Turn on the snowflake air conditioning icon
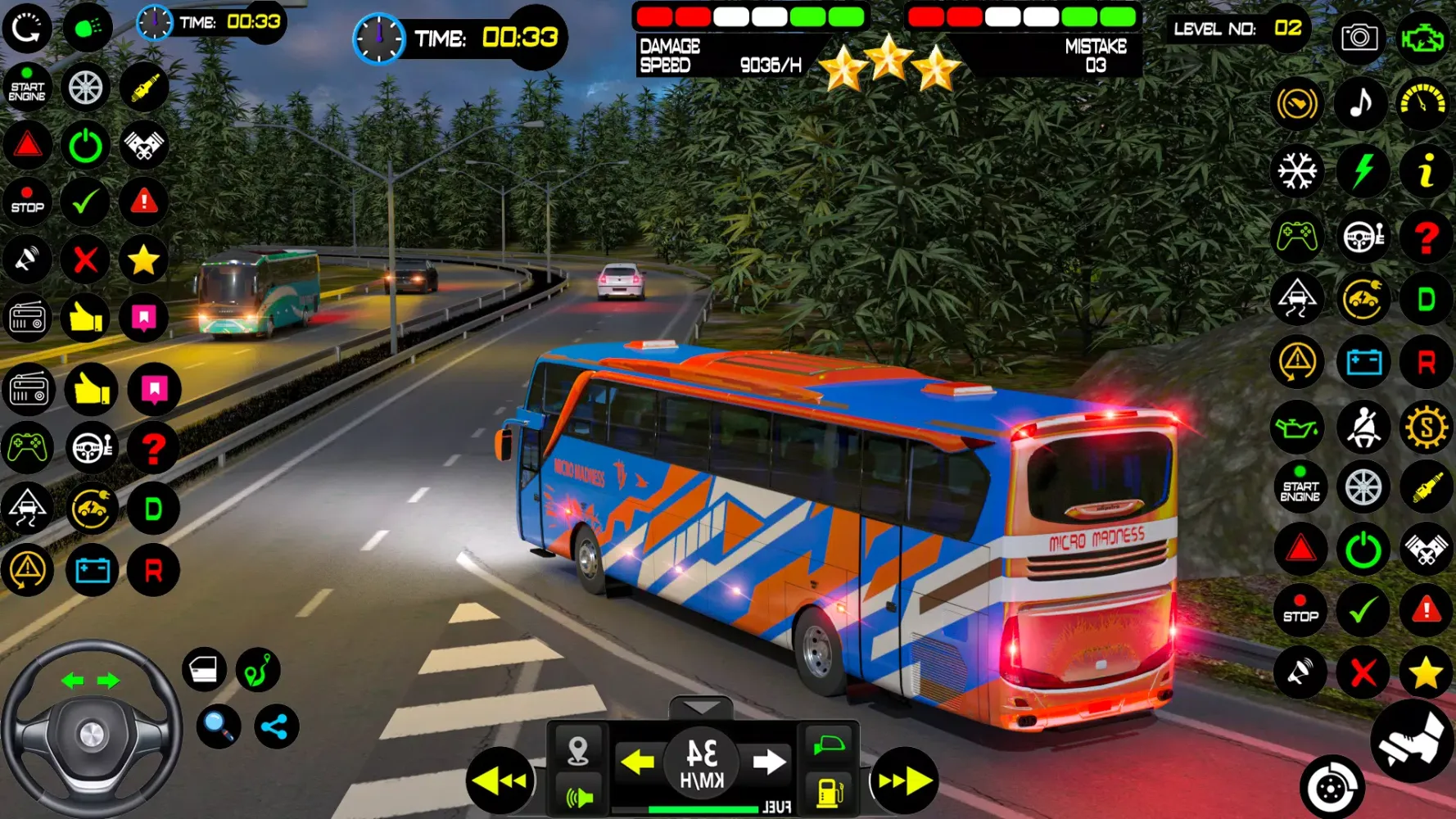Image resolution: width=1456 pixels, height=819 pixels. (1298, 171)
